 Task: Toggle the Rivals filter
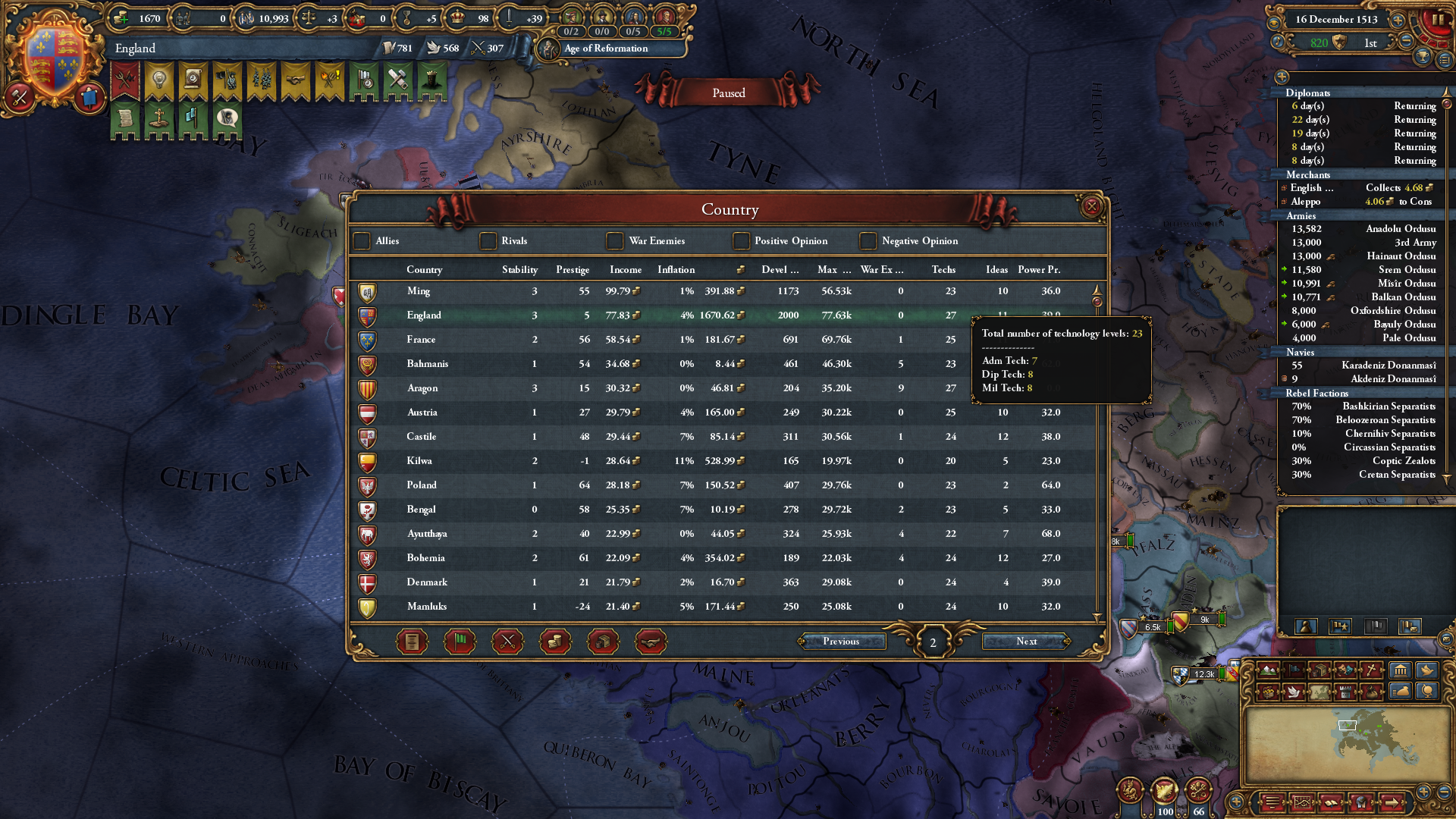tap(488, 241)
